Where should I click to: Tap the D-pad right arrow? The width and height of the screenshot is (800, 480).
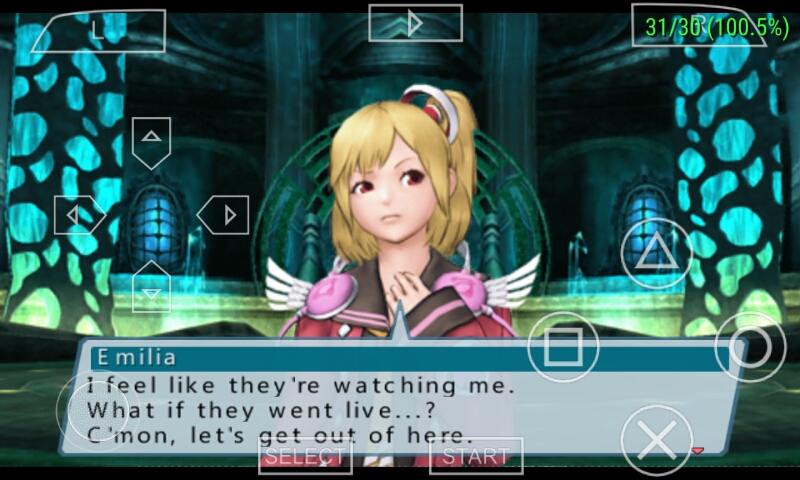pyautogui.click(x=223, y=214)
